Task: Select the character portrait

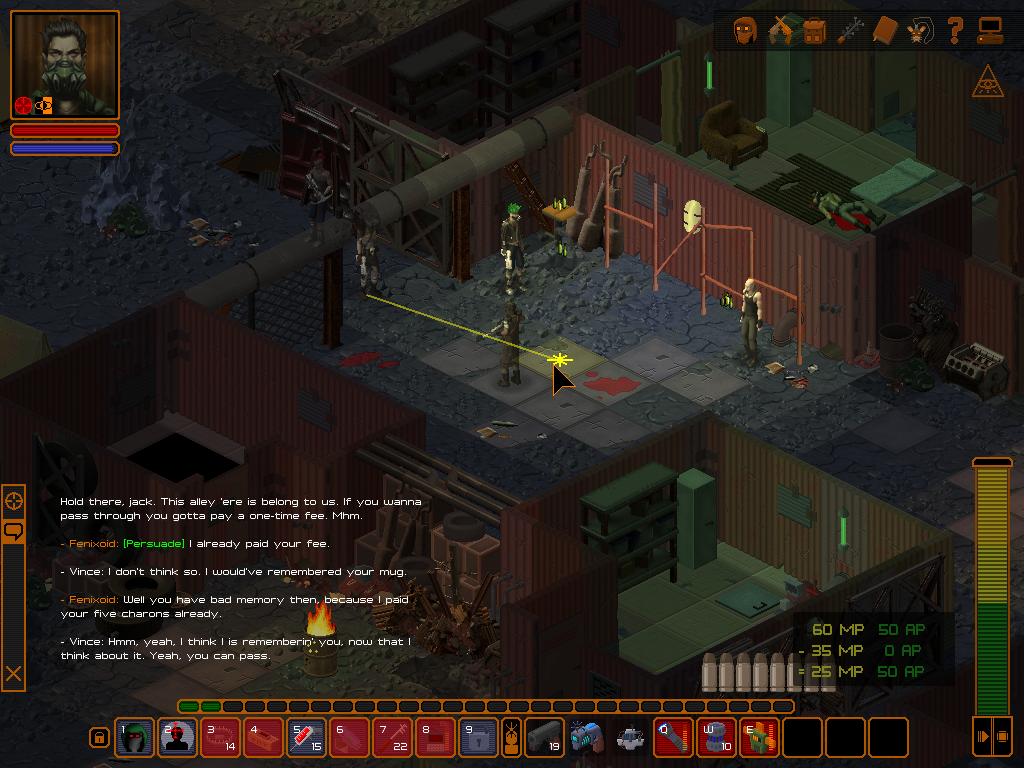Action: coord(66,66)
